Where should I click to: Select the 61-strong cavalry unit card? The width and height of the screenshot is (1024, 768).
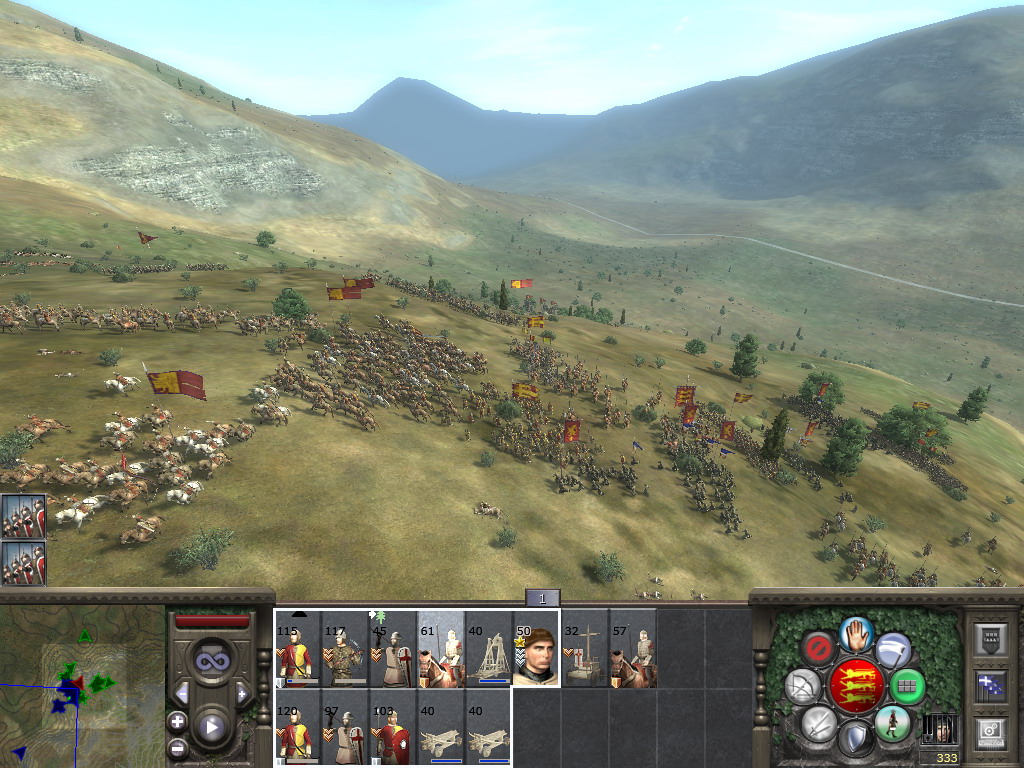pos(440,648)
